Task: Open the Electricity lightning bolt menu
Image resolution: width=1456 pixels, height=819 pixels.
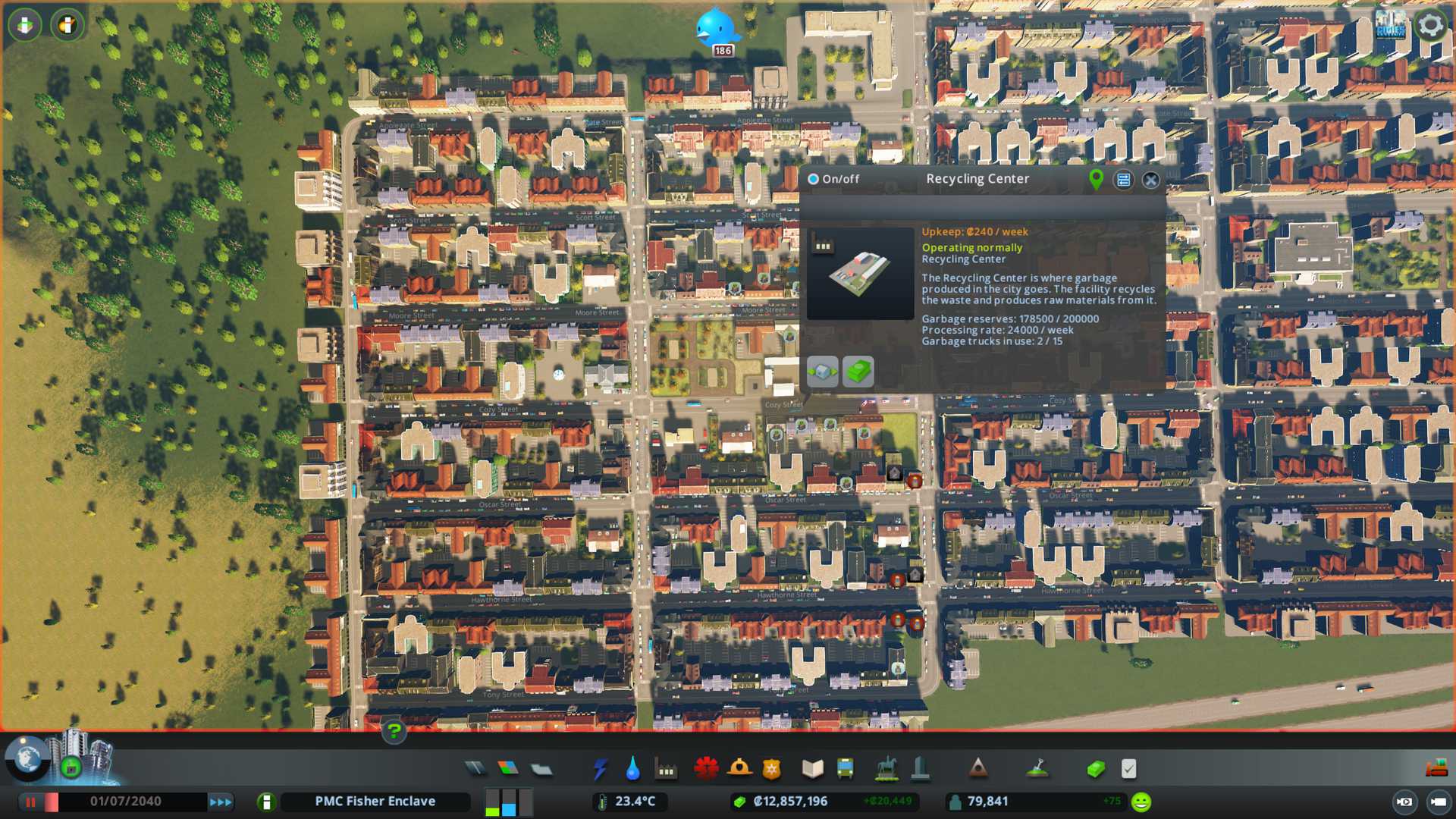Action: point(600,769)
